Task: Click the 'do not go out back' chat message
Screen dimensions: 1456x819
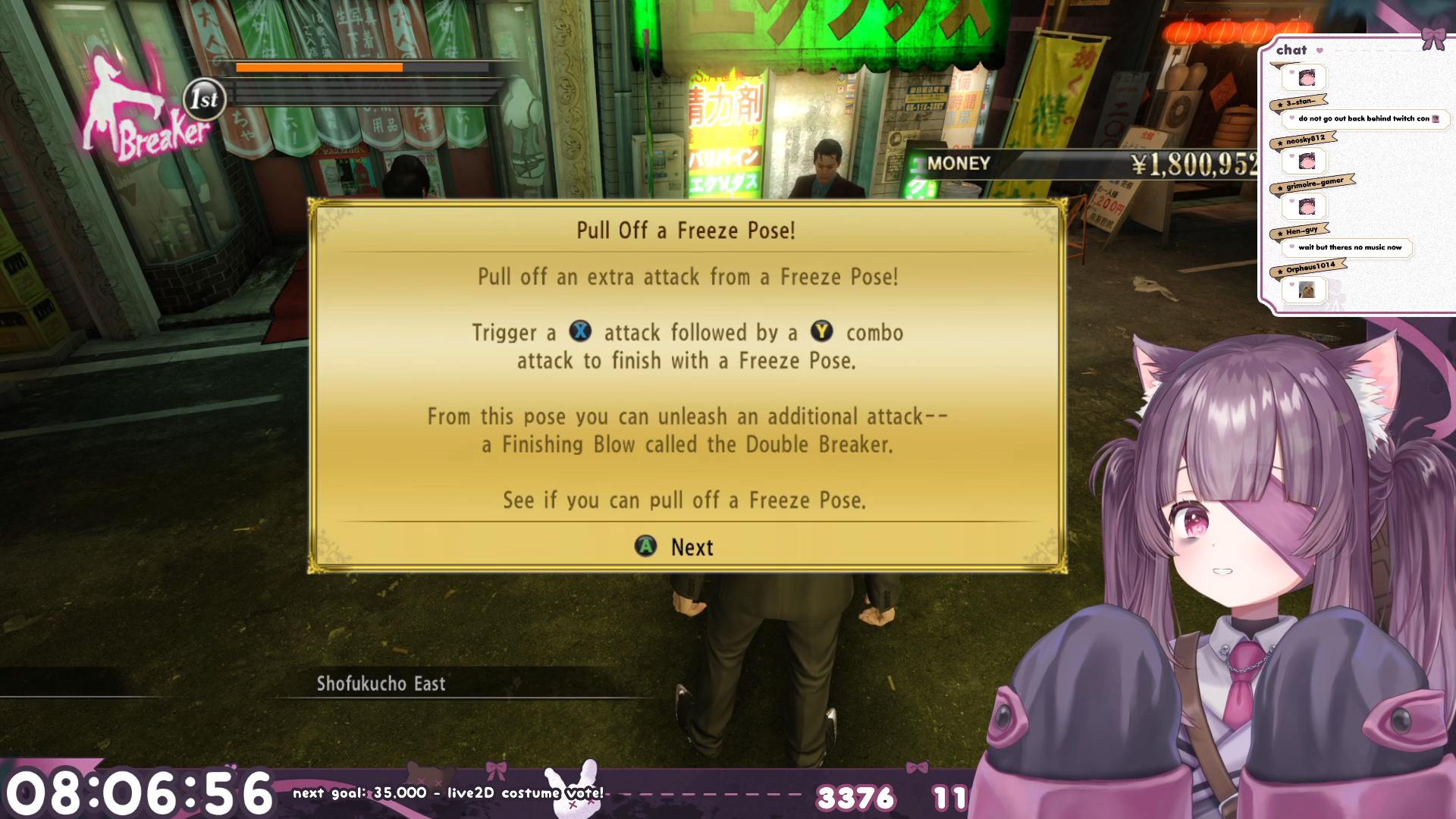Action: pyautogui.click(x=1363, y=118)
